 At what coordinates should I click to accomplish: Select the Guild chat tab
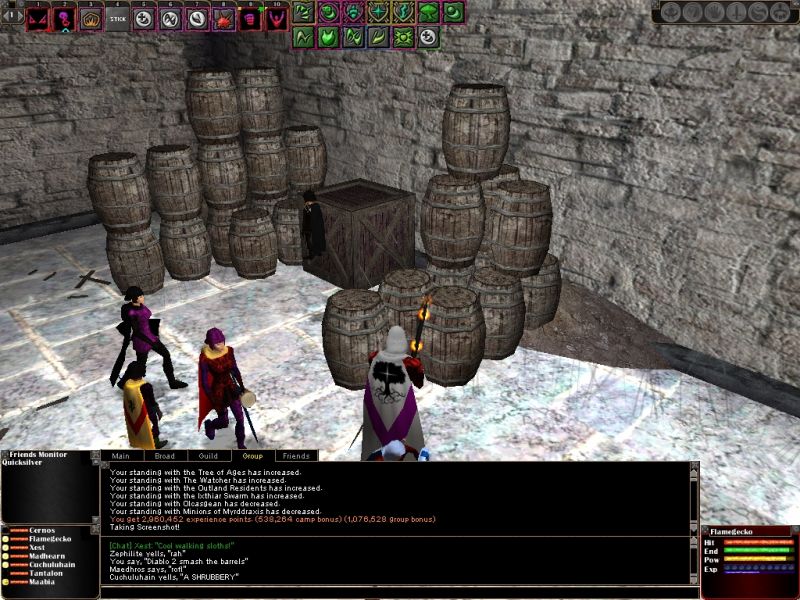tap(208, 455)
